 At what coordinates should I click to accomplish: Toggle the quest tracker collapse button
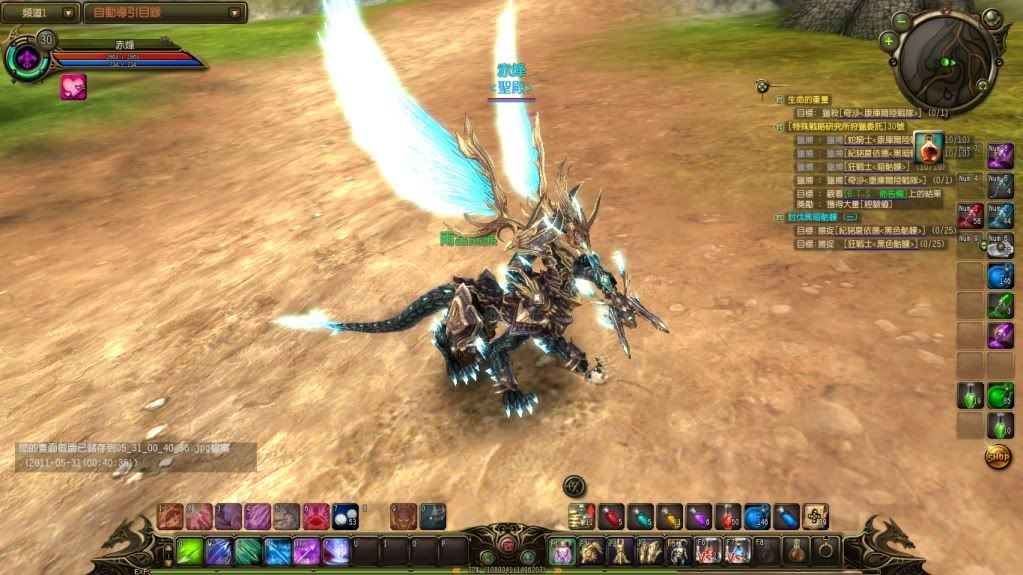pos(763,86)
